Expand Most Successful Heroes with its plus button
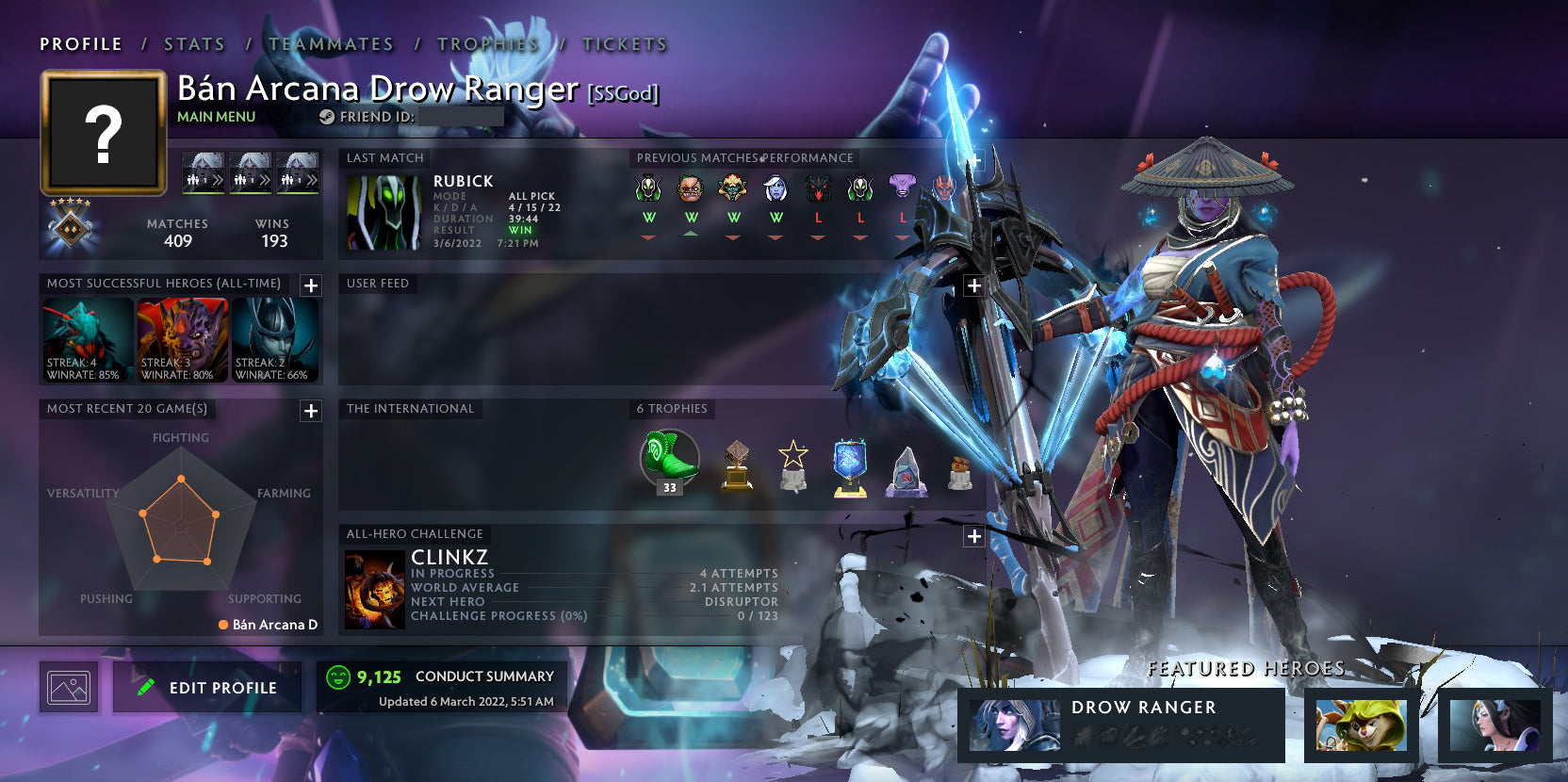 click(310, 285)
